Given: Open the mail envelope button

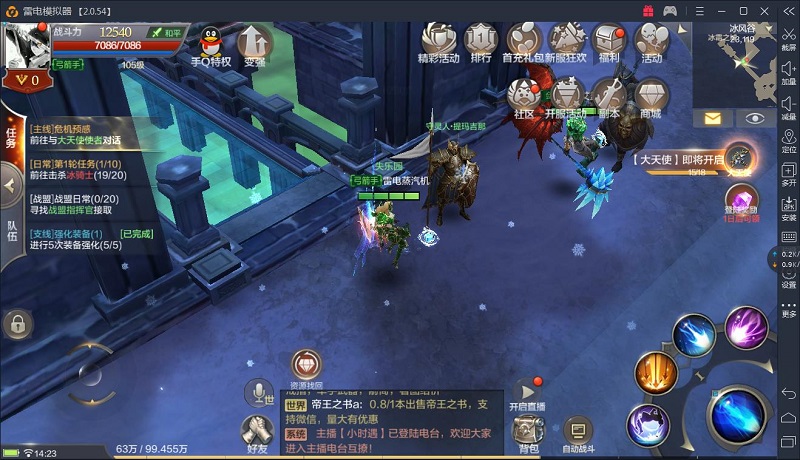Looking at the screenshot, I should pos(713,118).
